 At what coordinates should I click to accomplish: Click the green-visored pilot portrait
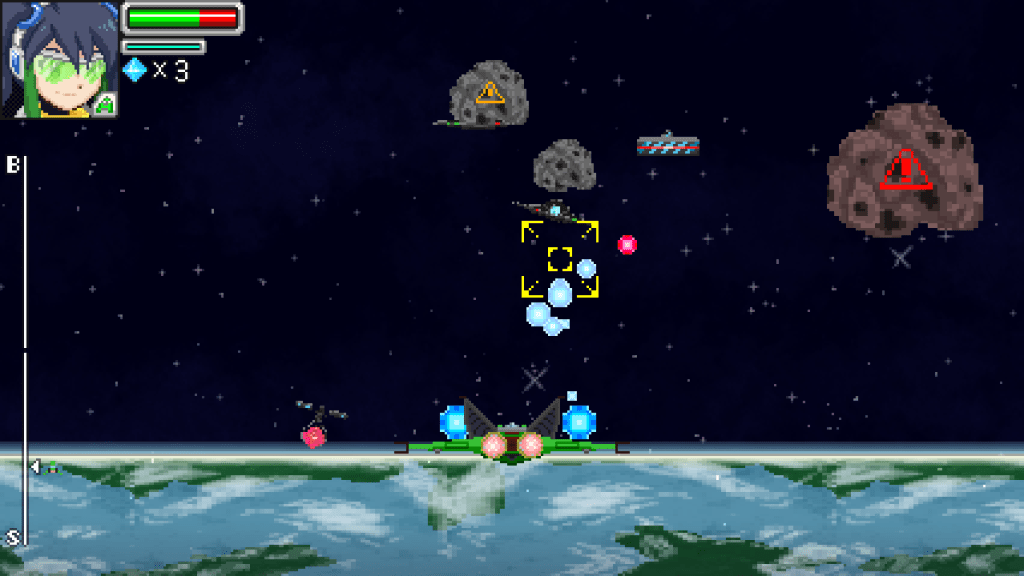click(59, 59)
